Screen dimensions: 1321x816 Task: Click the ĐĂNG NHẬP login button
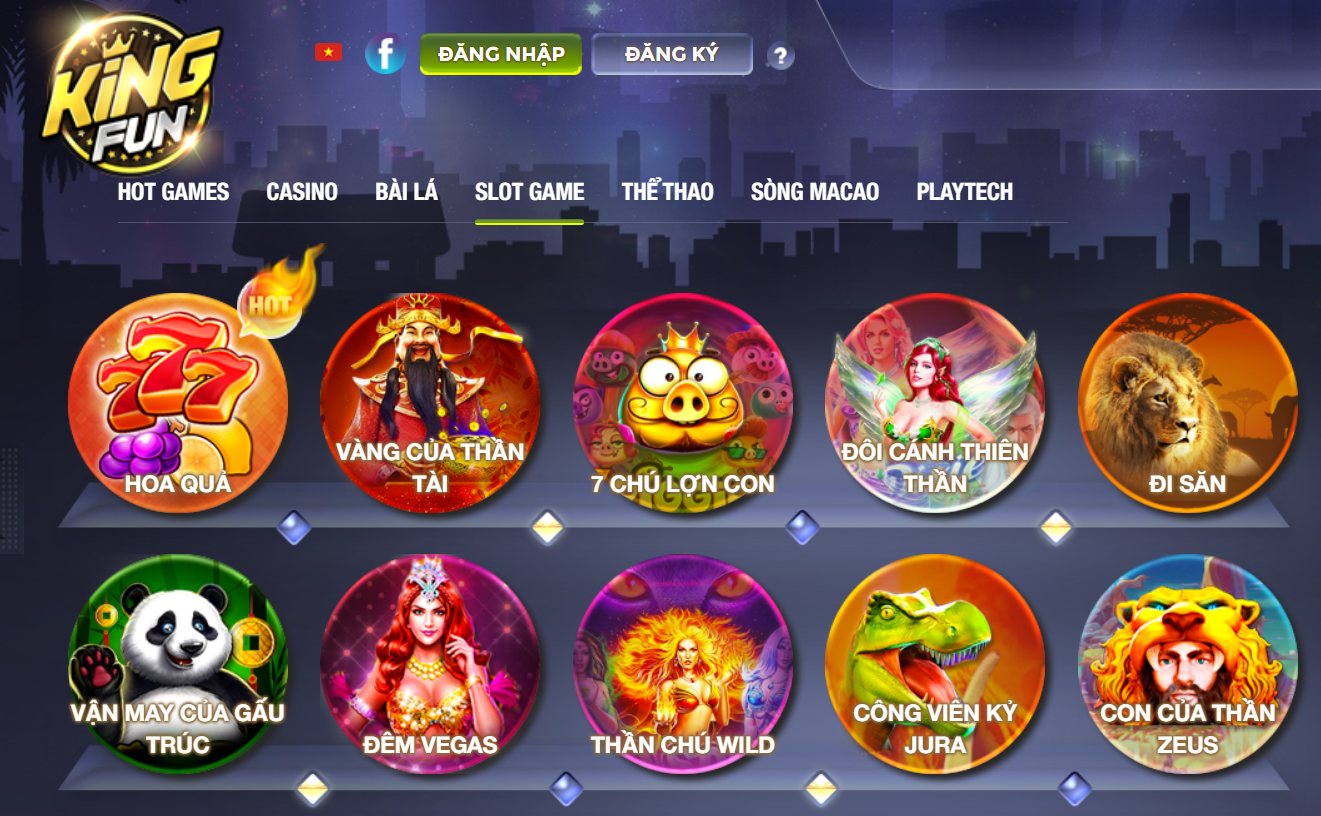(x=500, y=54)
